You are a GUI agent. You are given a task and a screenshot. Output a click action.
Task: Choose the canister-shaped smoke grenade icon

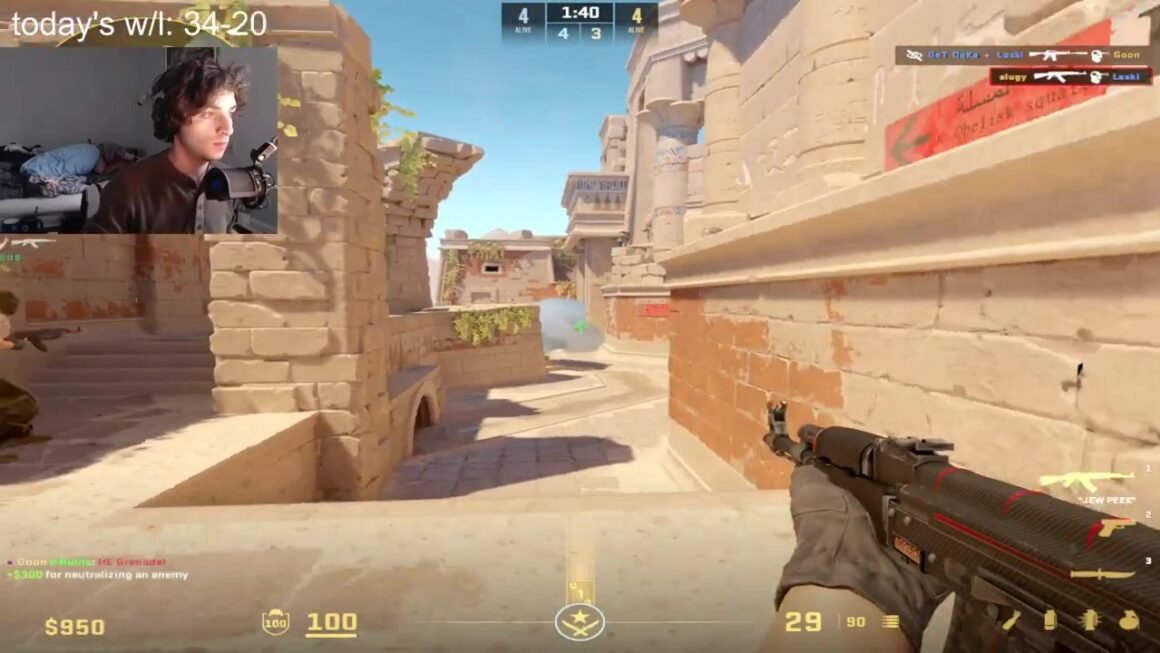point(1049,621)
